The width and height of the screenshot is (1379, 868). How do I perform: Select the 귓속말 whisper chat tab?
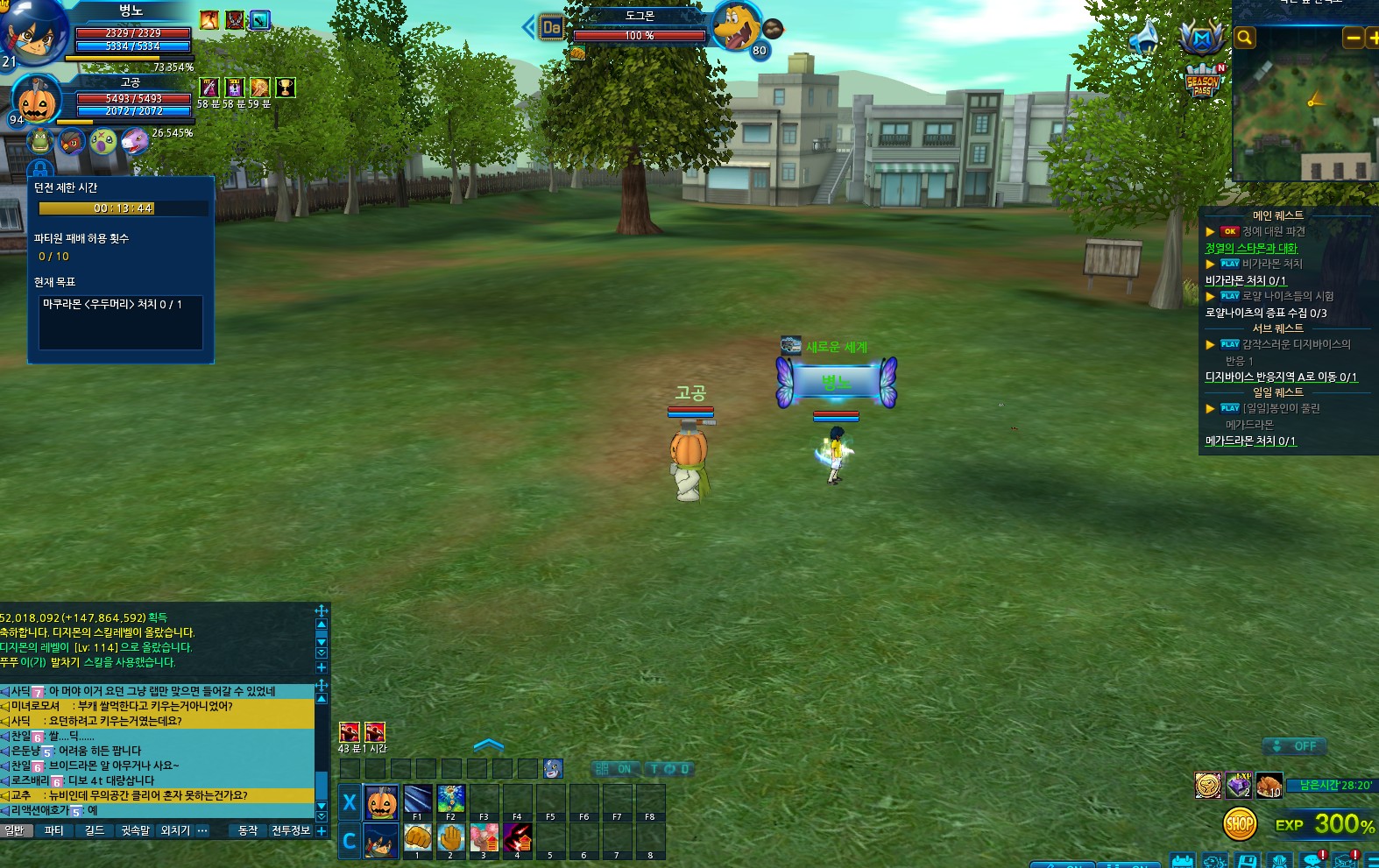click(x=135, y=830)
